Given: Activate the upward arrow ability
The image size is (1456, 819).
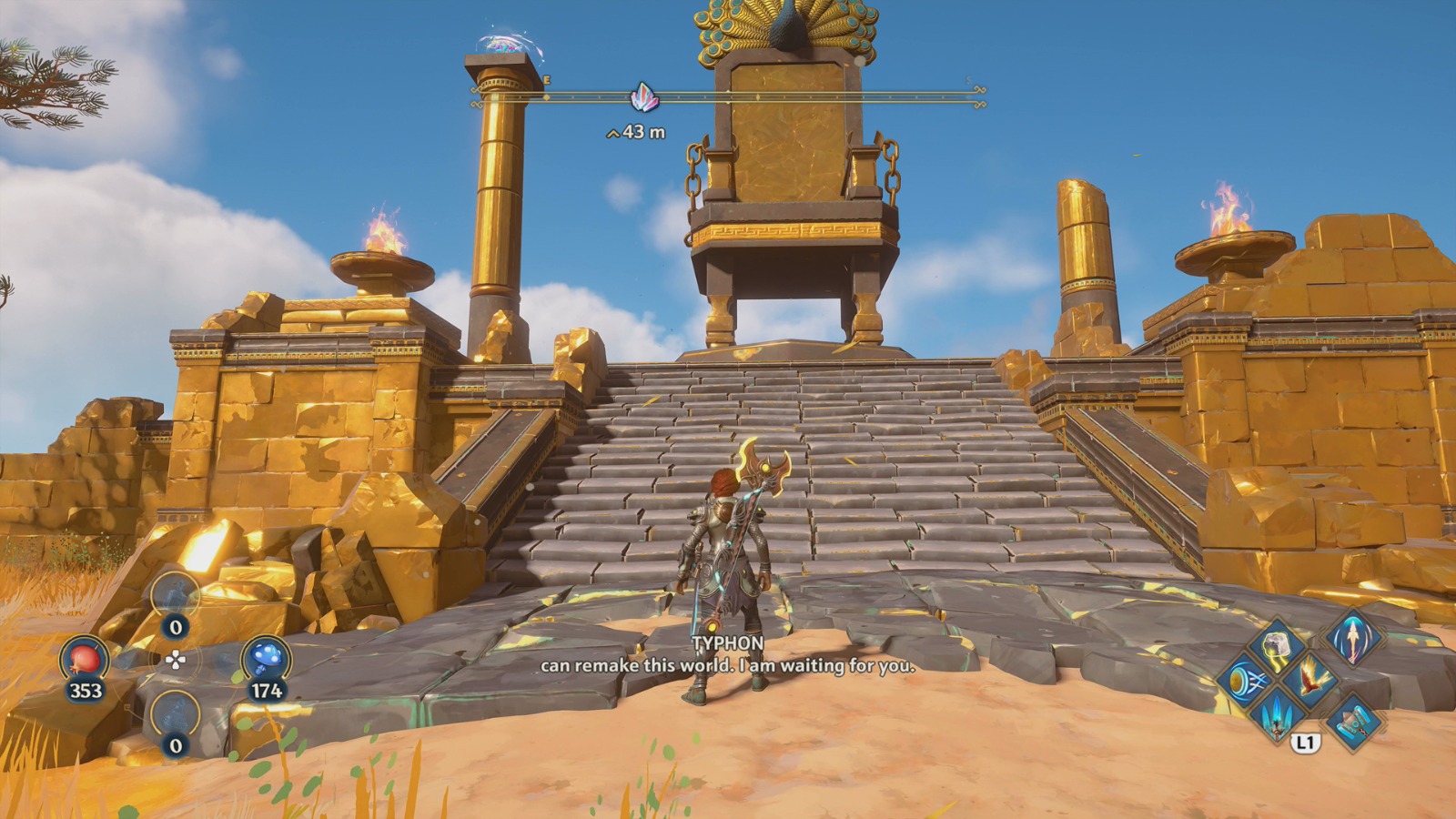Looking at the screenshot, I should point(1352,637).
